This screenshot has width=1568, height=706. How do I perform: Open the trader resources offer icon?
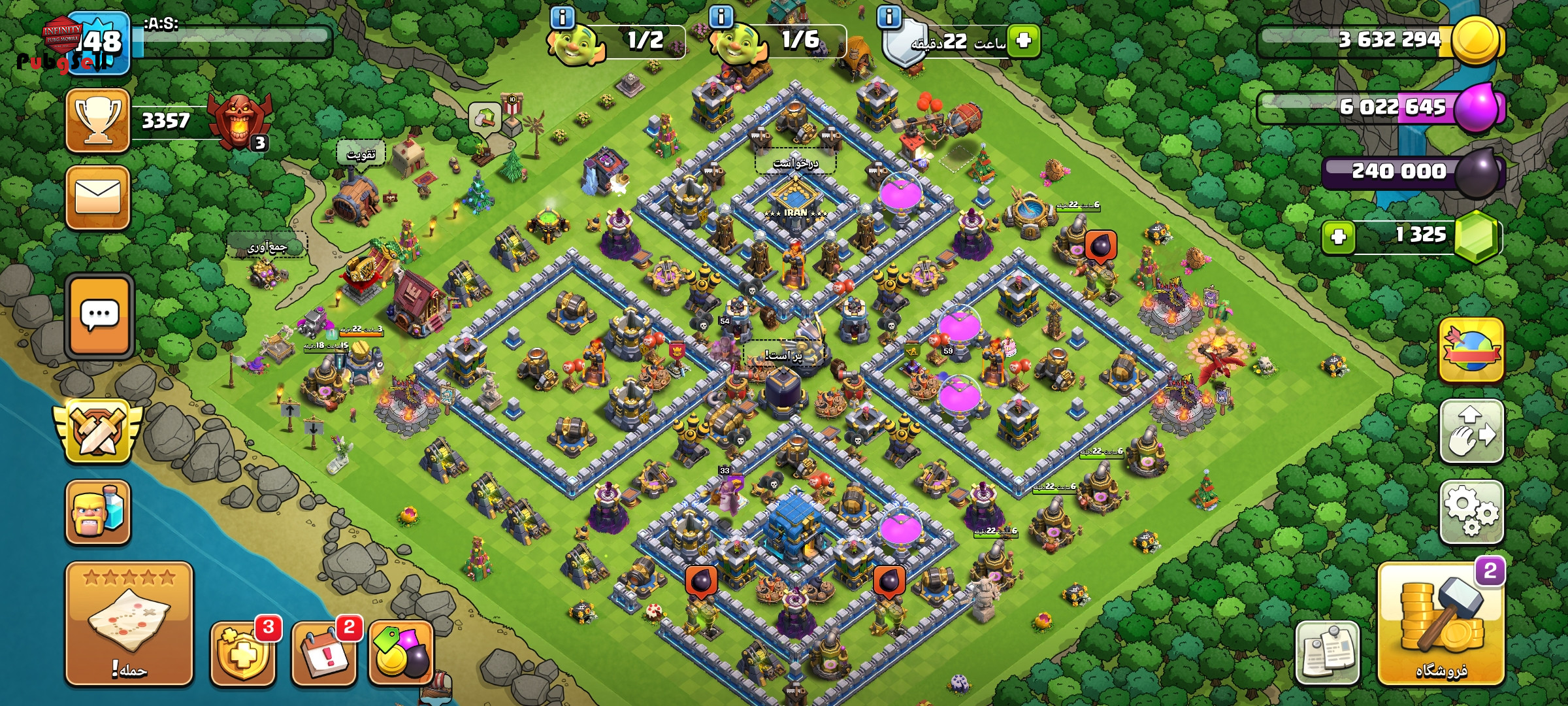point(401,652)
